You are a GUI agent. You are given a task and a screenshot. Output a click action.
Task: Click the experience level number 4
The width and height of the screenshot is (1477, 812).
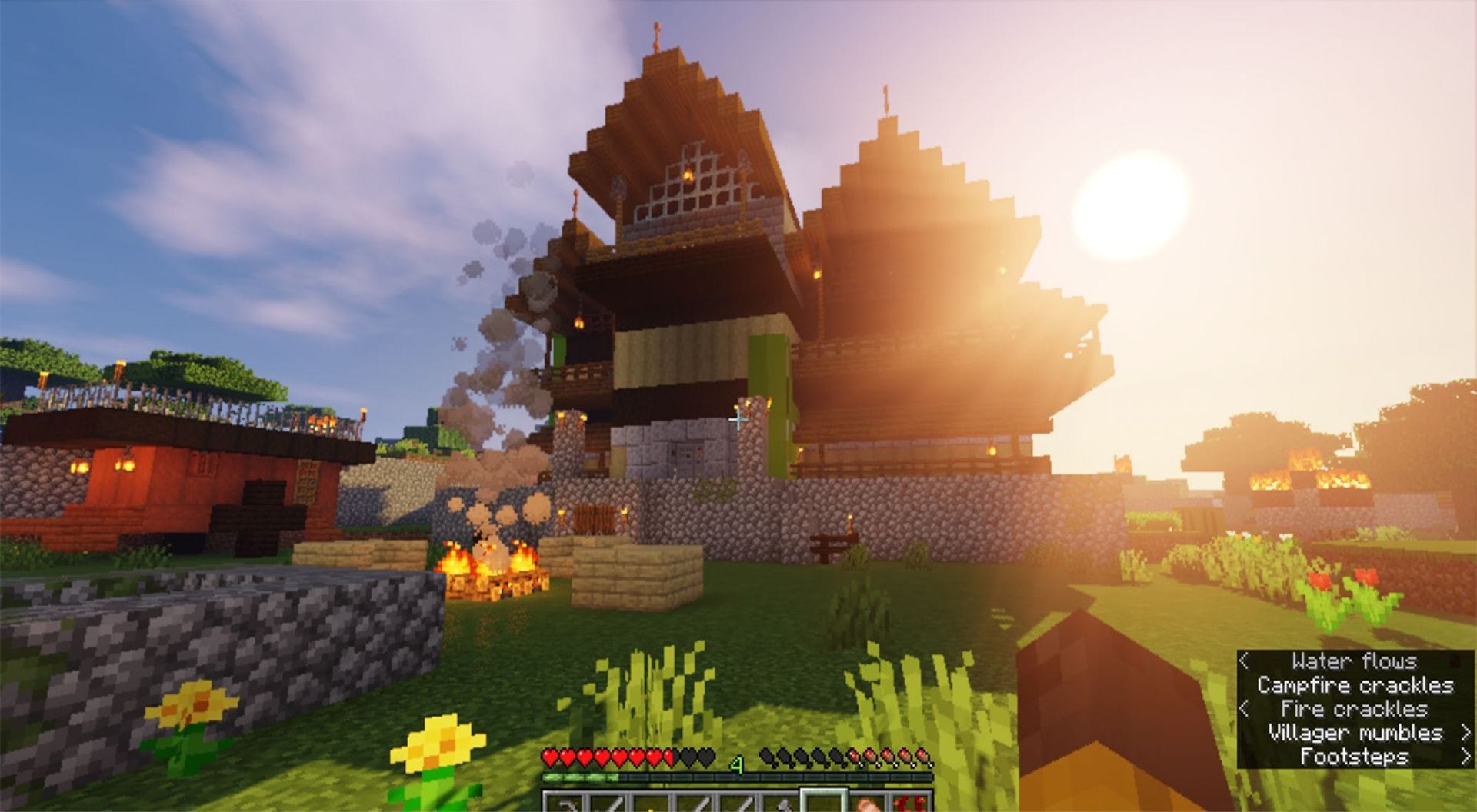coord(737,762)
